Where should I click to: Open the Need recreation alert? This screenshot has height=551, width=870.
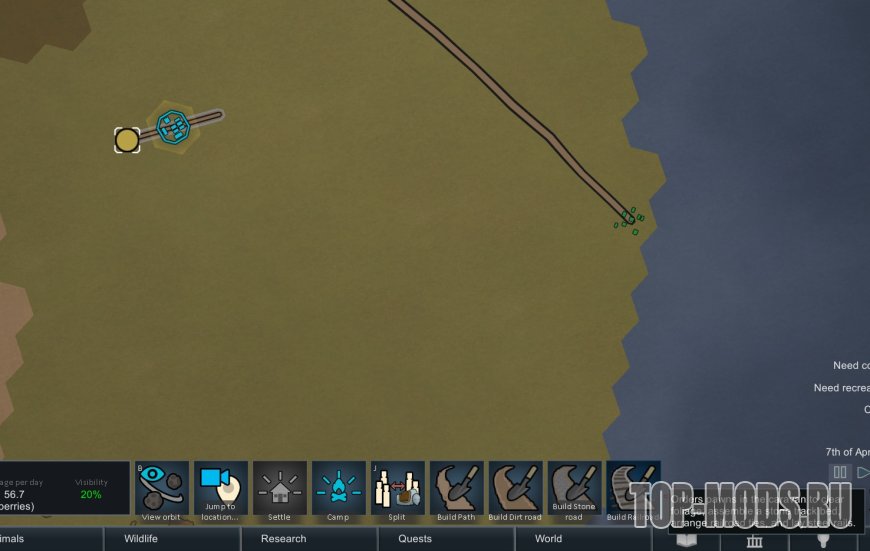click(x=841, y=388)
